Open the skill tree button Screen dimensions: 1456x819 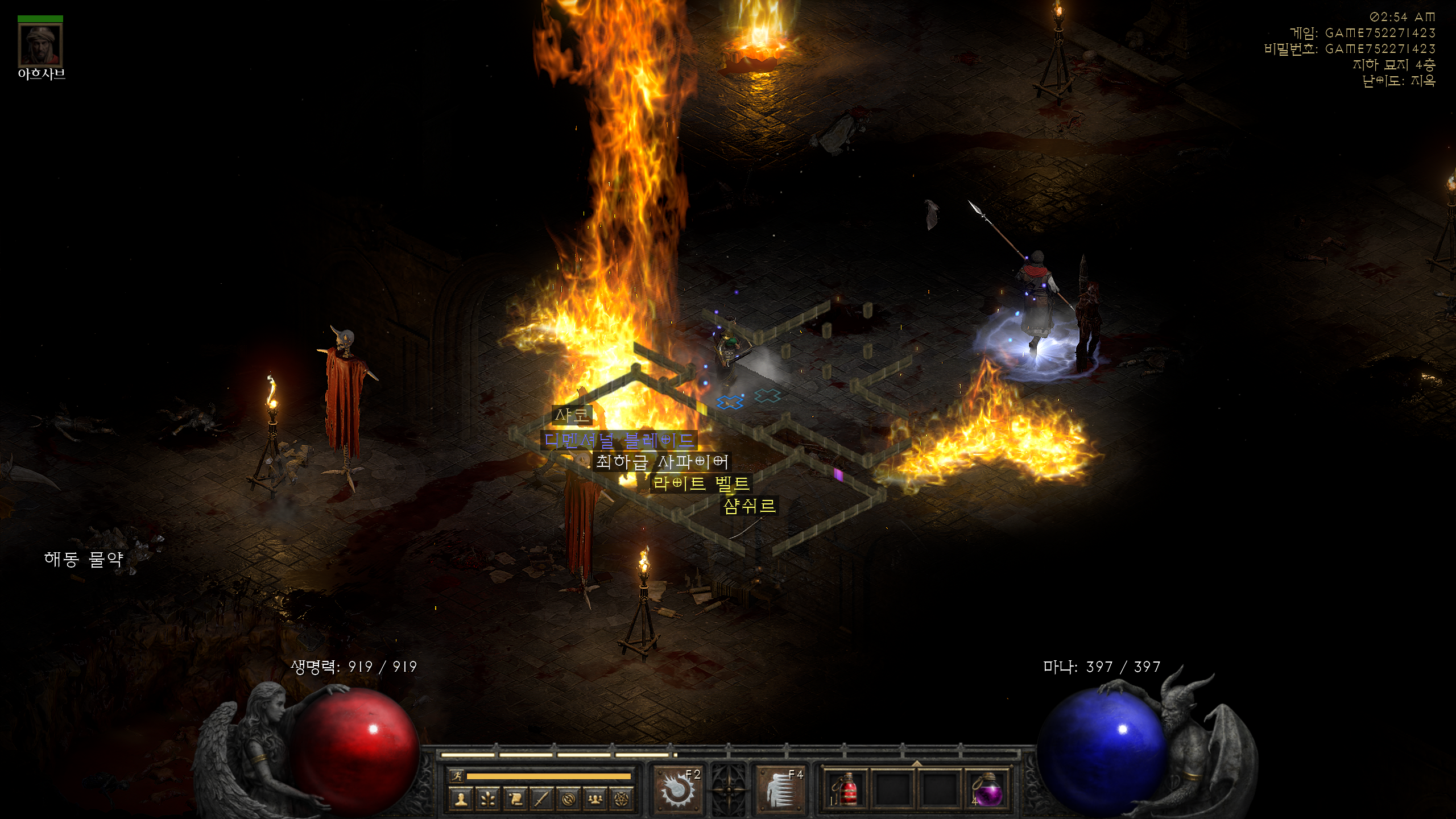coord(487,799)
